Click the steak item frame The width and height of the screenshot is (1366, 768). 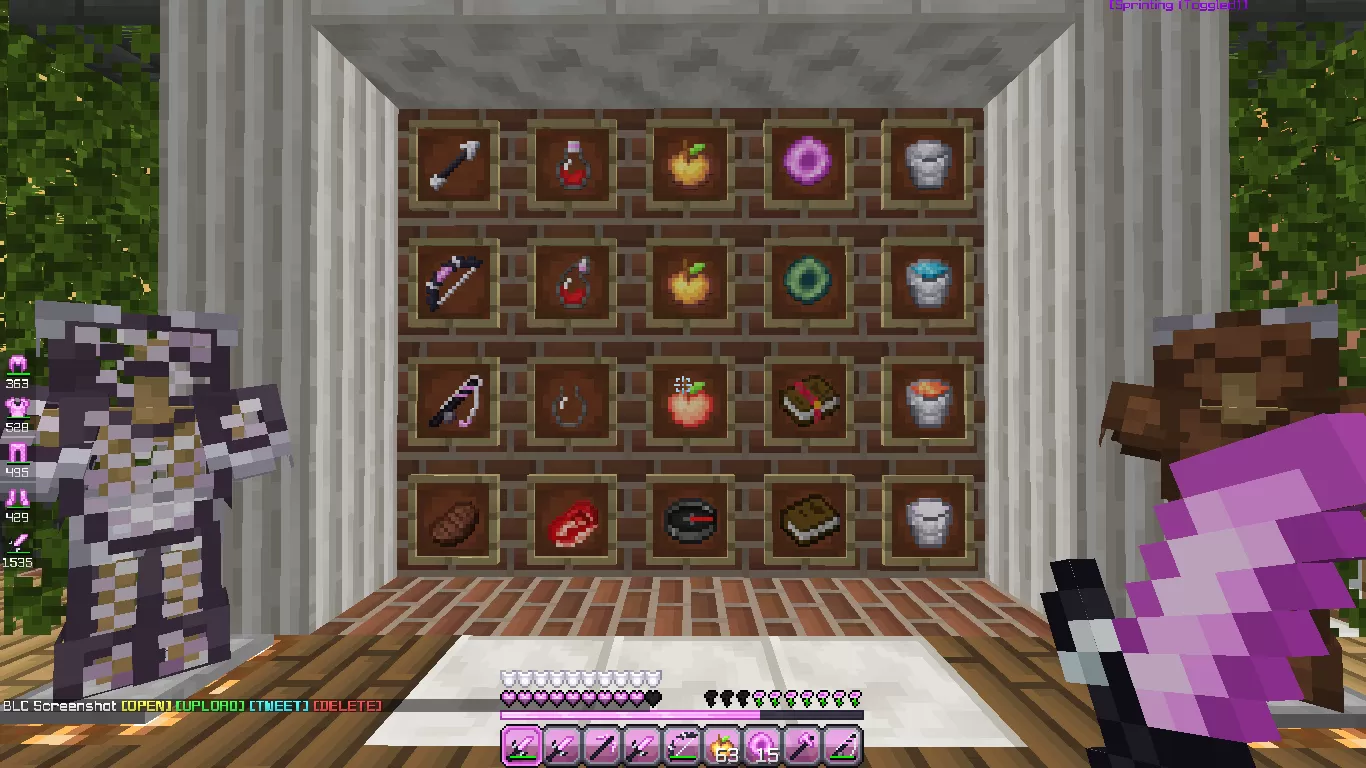tap(453, 520)
